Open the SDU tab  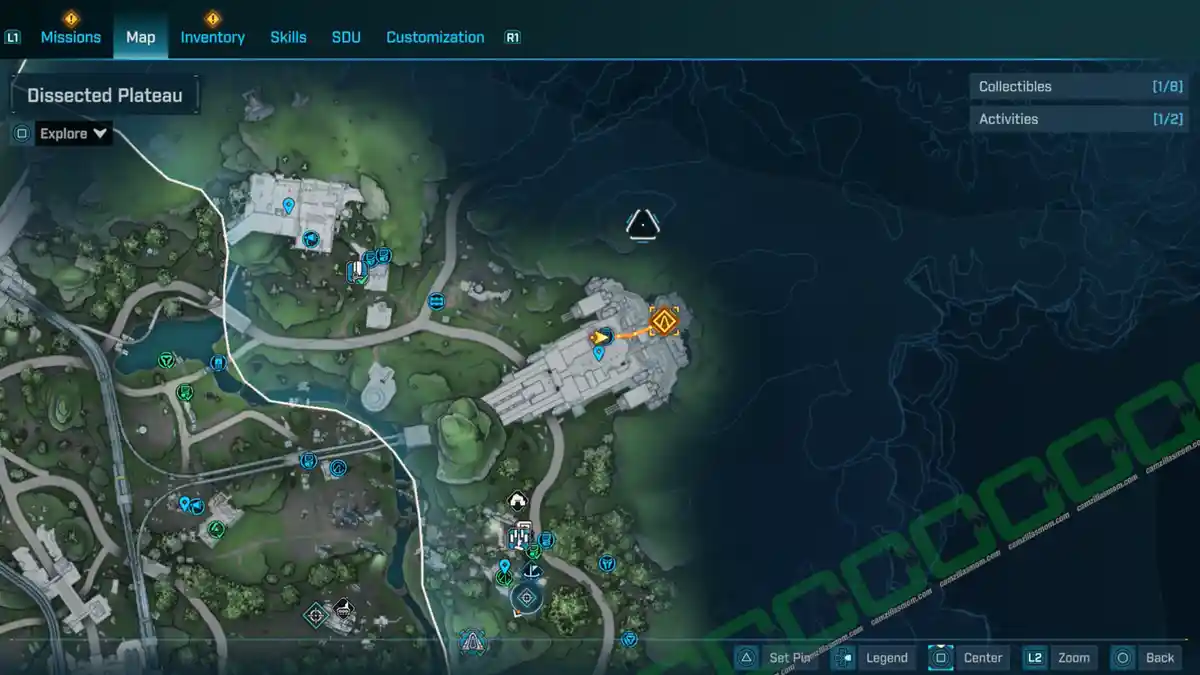[346, 37]
